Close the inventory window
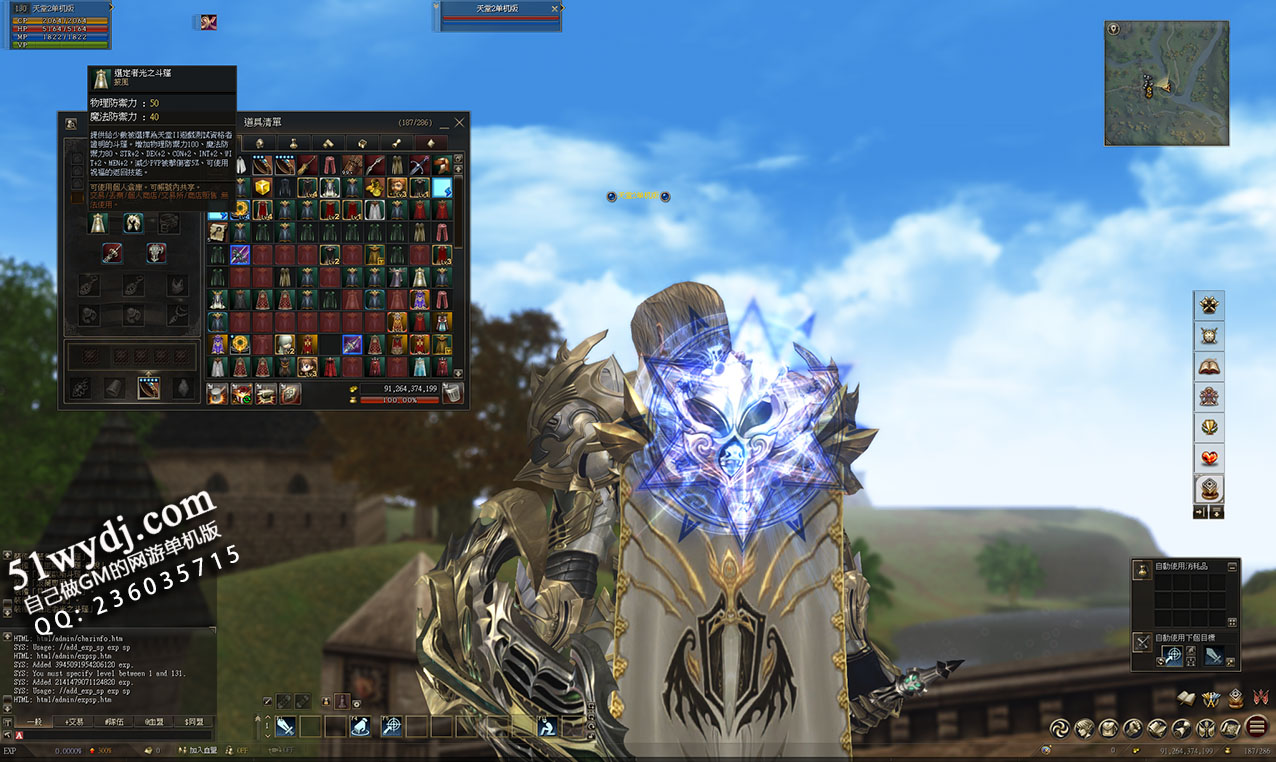The height and width of the screenshot is (762, 1276). coord(460,122)
